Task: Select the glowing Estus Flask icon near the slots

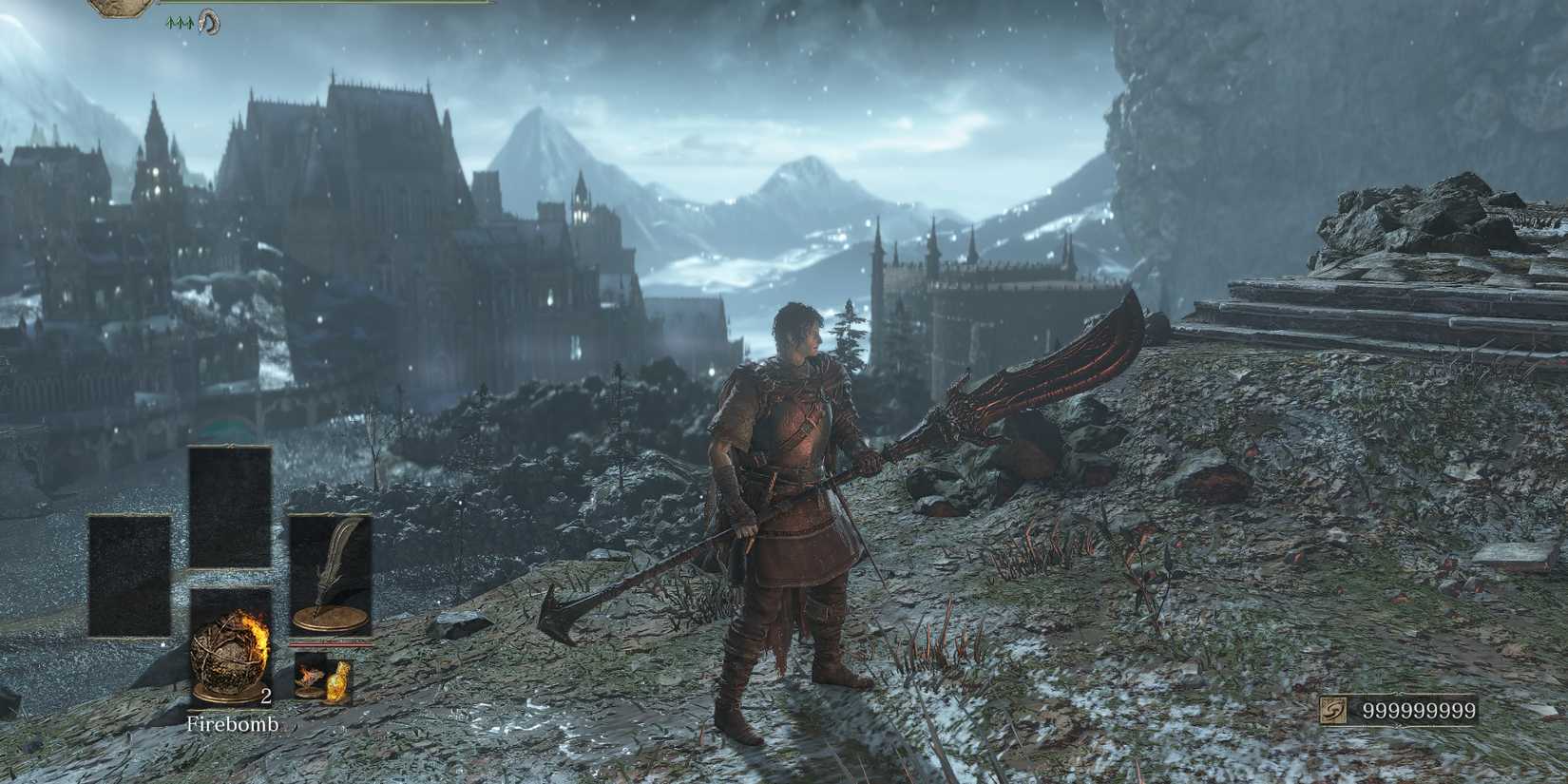Action: [339, 681]
